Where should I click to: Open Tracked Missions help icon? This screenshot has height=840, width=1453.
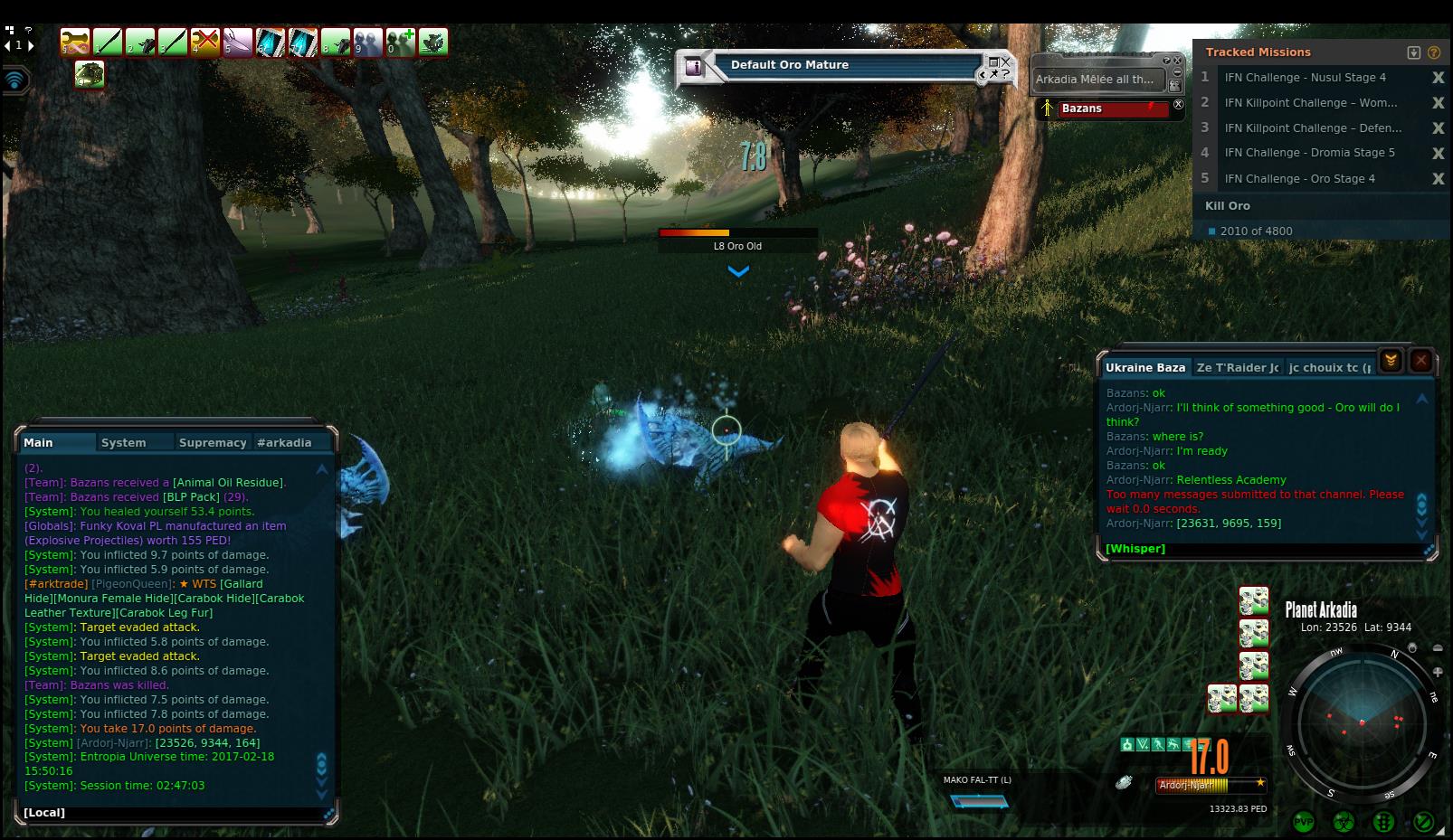click(x=1433, y=52)
